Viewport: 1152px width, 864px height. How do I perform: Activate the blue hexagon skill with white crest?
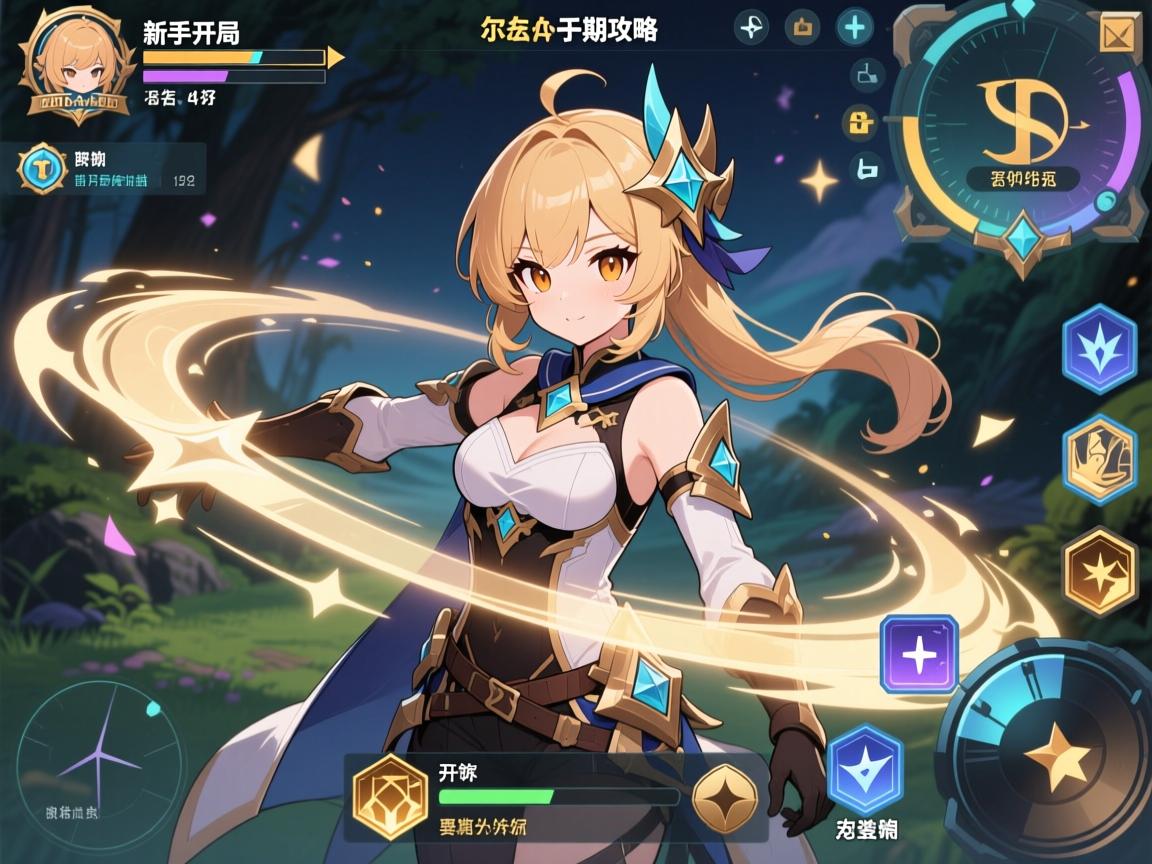point(1099,349)
